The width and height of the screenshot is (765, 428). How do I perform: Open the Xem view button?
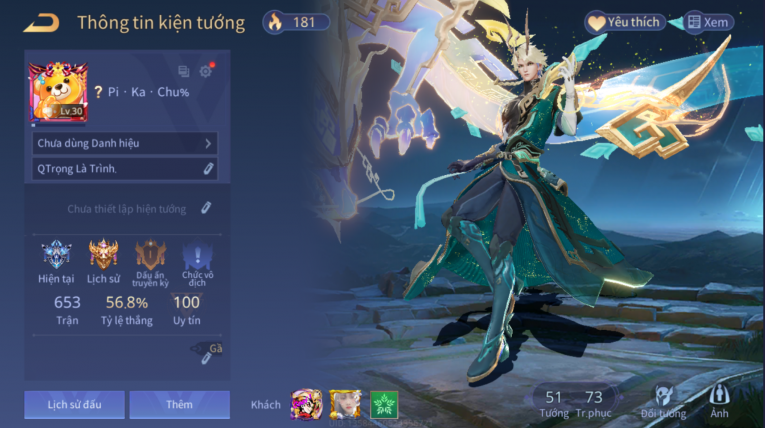pyautogui.click(x=708, y=22)
